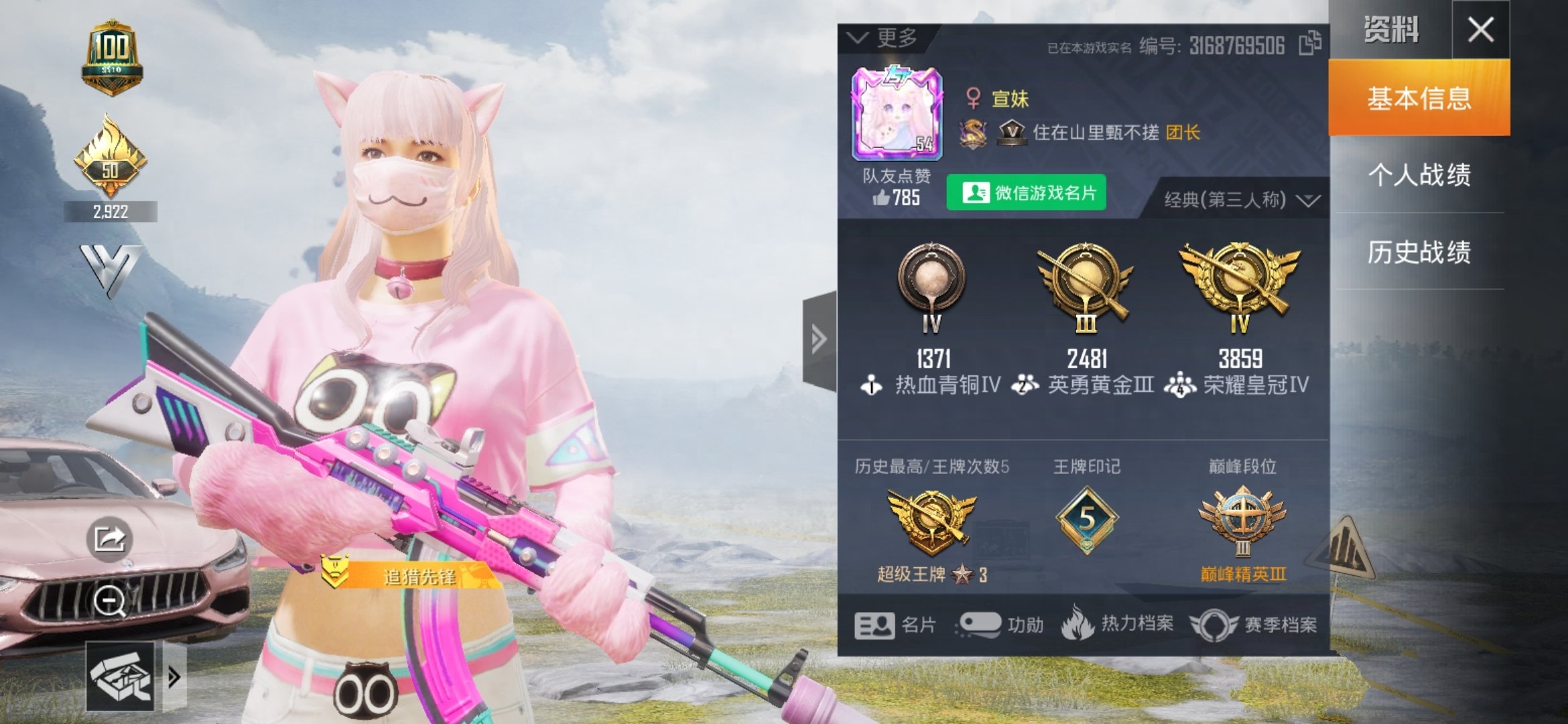Click the player avatar portrait
The height and width of the screenshot is (724, 1568).
(897, 115)
